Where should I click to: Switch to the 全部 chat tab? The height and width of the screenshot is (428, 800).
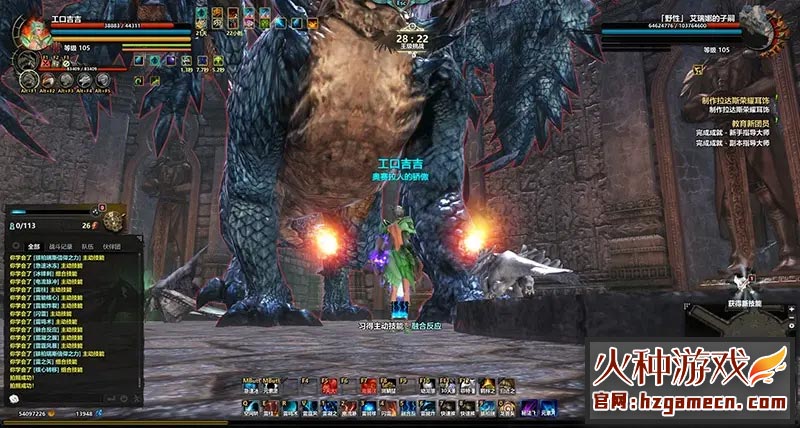(34, 245)
